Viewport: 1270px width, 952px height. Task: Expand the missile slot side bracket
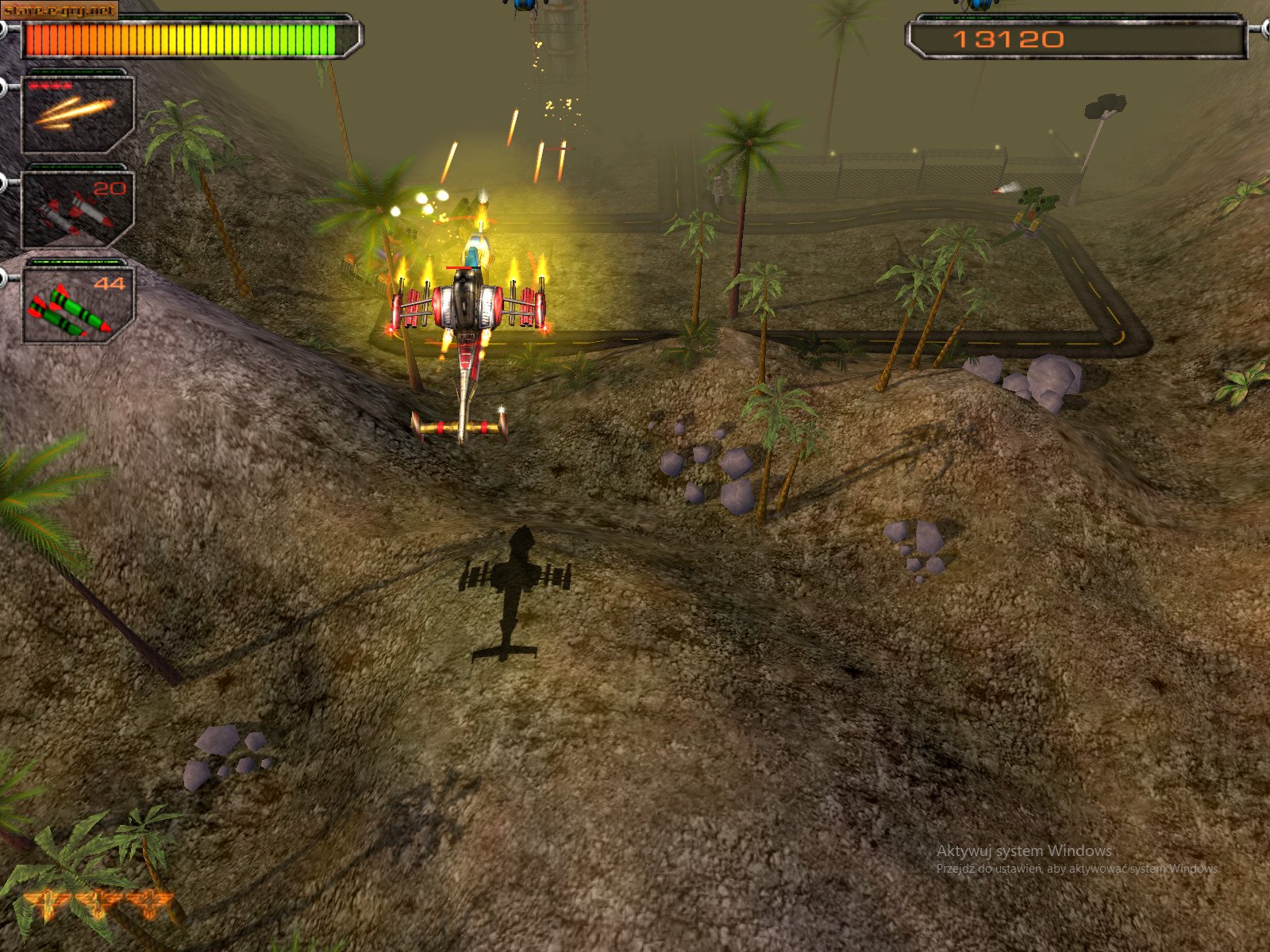[x=4, y=185]
